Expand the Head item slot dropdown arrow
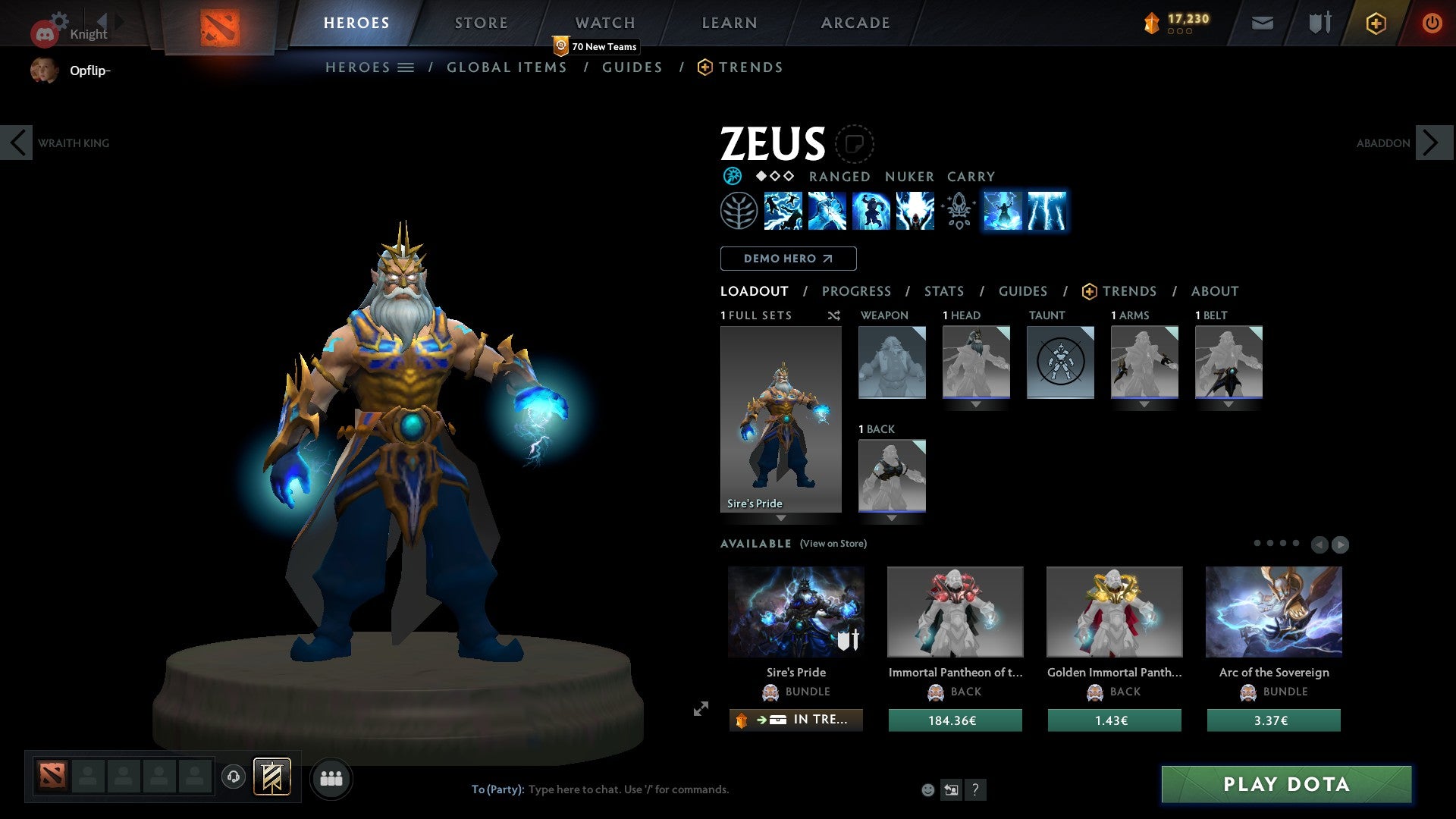The image size is (1456, 819). point(976,405)
